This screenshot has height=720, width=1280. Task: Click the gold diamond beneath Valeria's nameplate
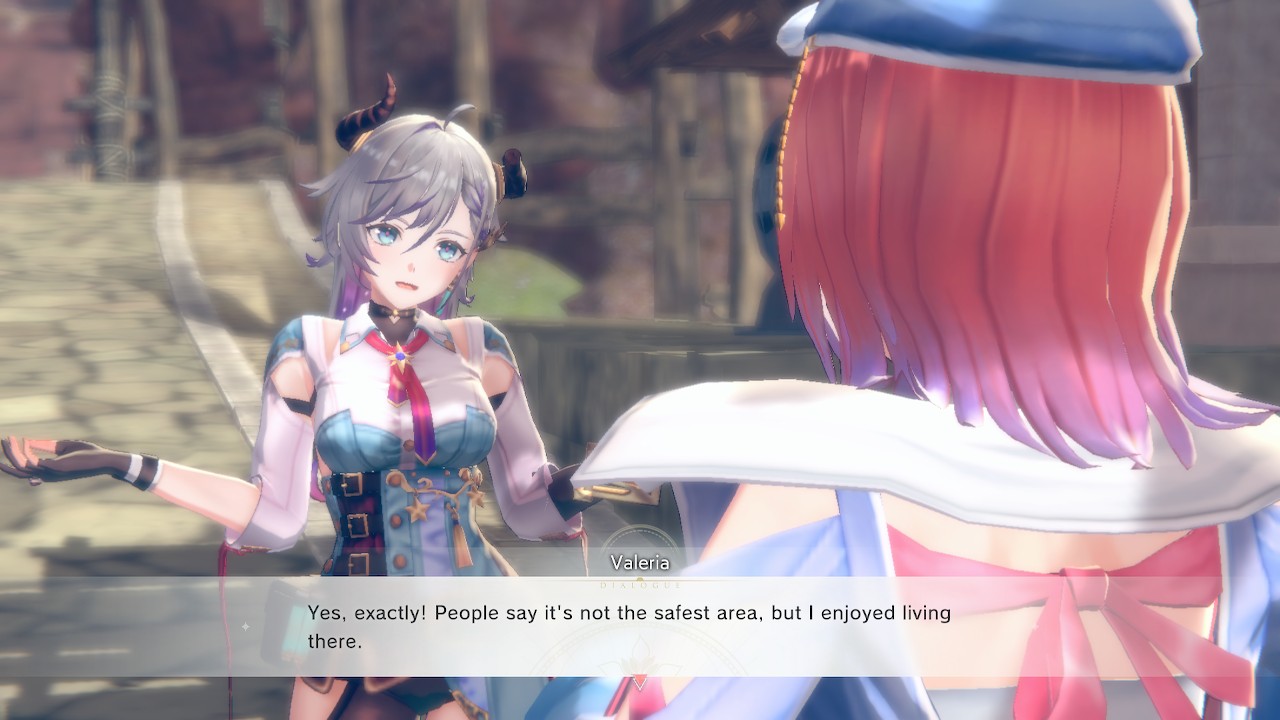click(640, 579)
